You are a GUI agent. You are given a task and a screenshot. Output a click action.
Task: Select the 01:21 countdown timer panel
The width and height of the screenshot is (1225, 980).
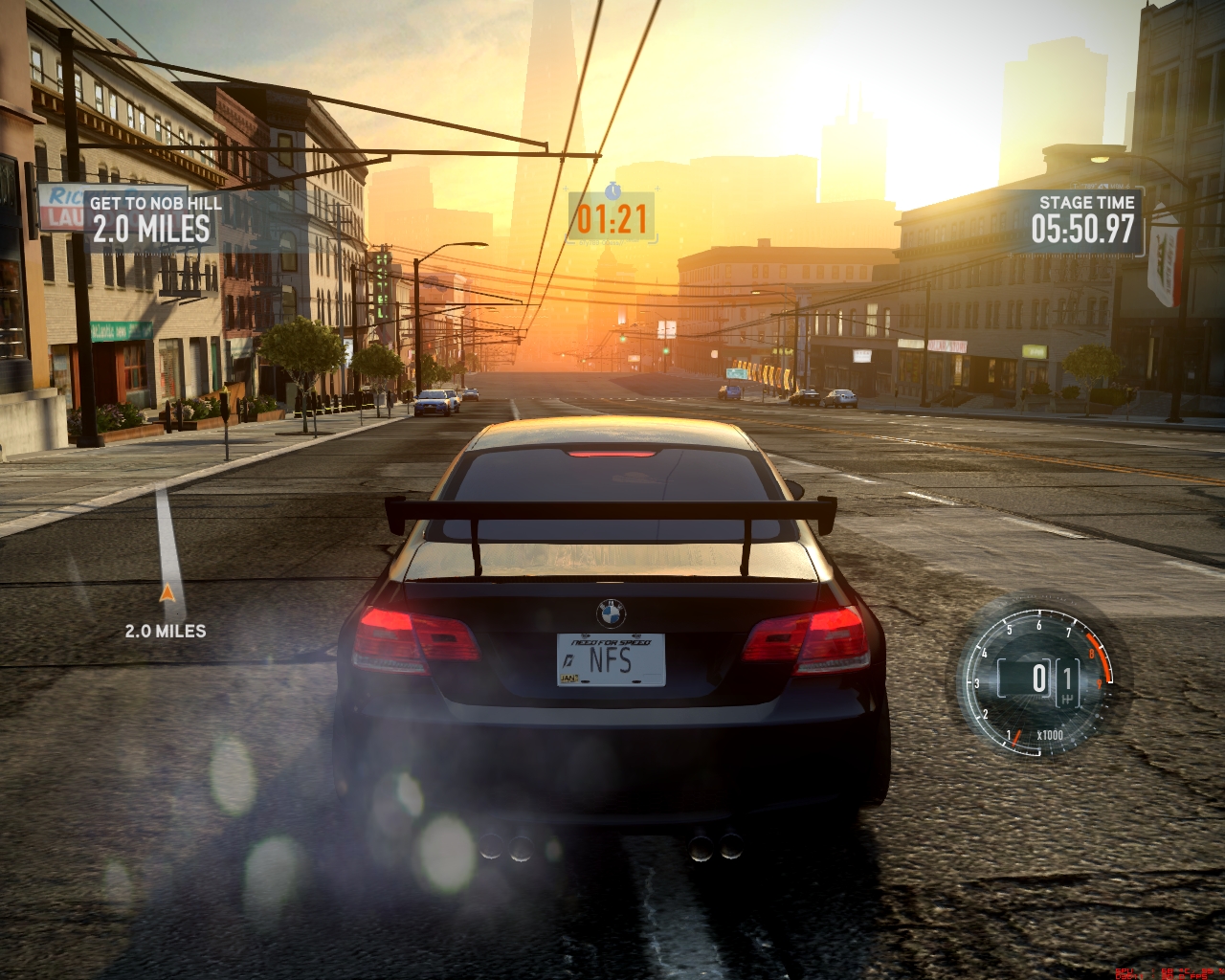tap(612, 217)
